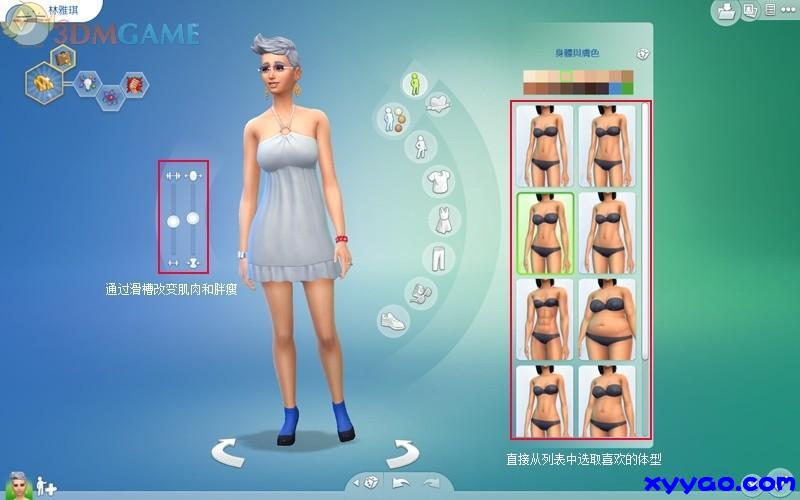The width and height of the screenshot is (800, 500).
Task: Choose the bright green skin tone swatch
Action: pyautogui.click(x=628, y=89)
